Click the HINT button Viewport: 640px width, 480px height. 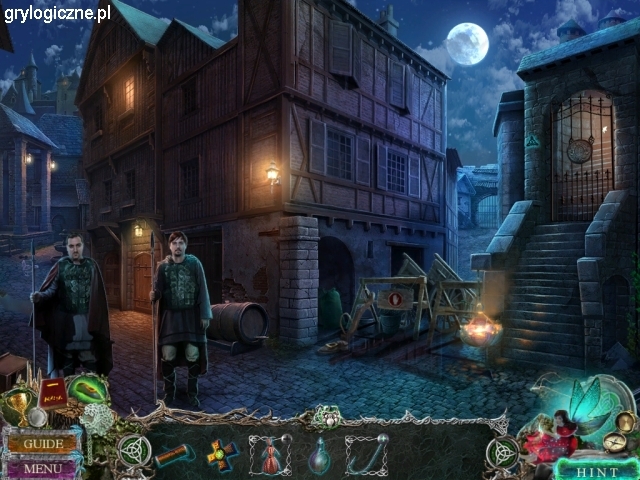coord(599,469)
